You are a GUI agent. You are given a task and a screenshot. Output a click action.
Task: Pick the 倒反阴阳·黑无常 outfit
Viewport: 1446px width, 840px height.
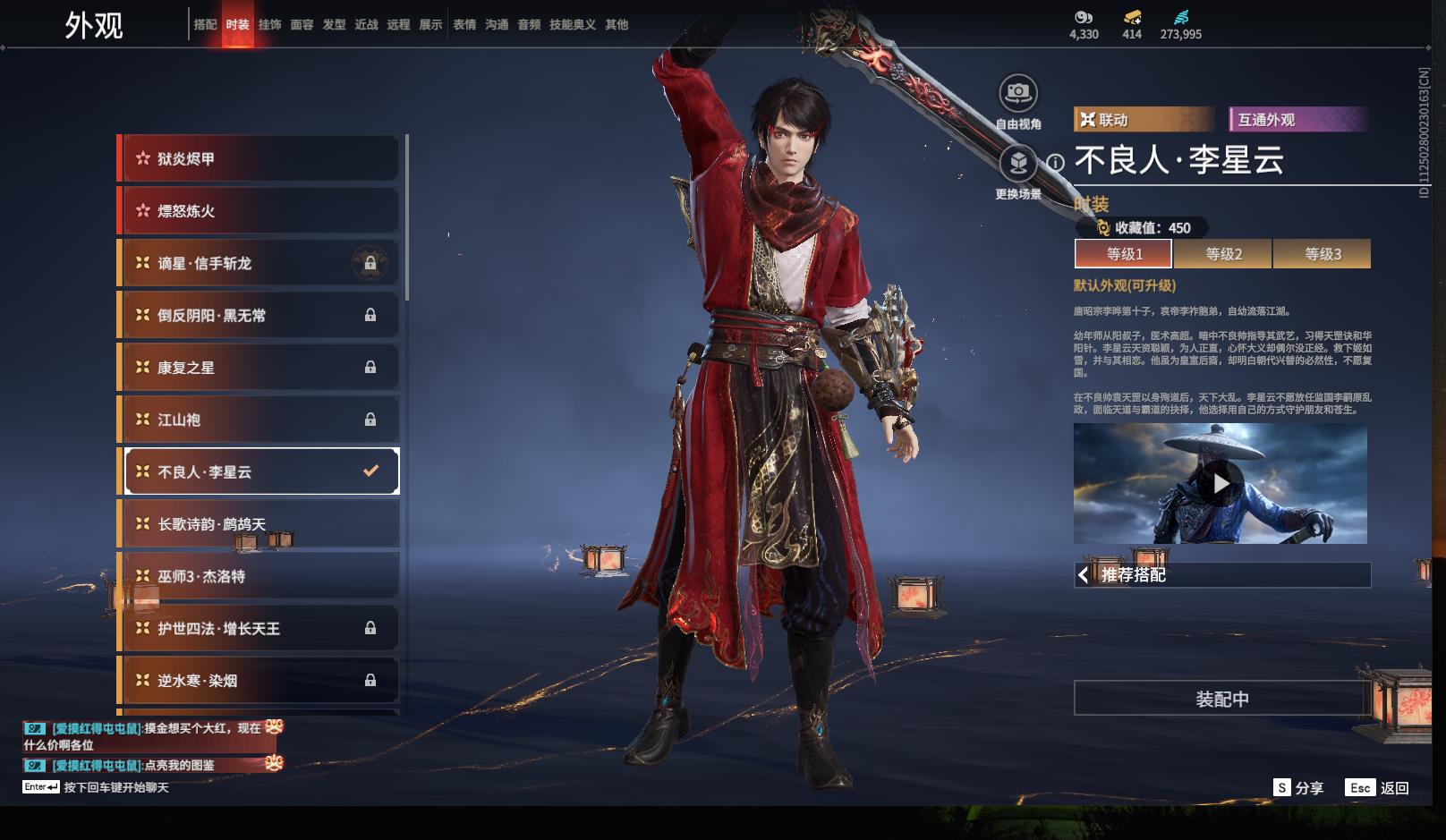259,315
